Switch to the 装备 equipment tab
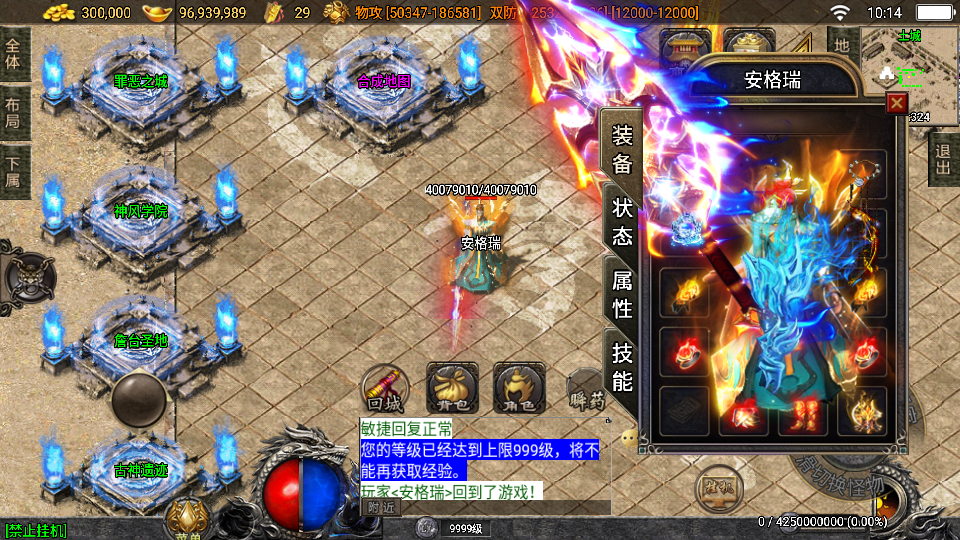Image resolution: width=960 pixels, height=540 pixels. (621, 150)
